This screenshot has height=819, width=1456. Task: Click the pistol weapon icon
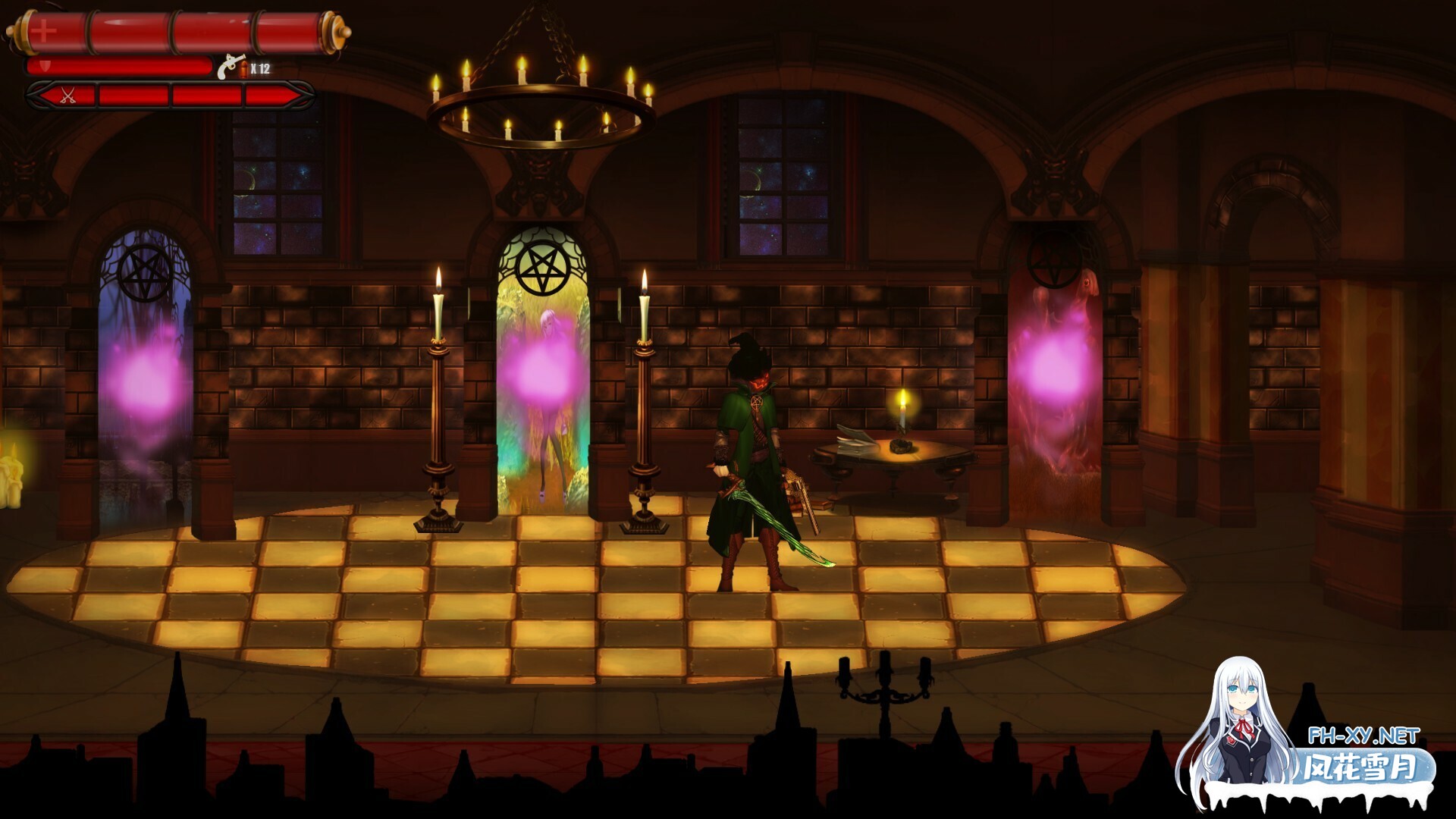click(231, 67)
